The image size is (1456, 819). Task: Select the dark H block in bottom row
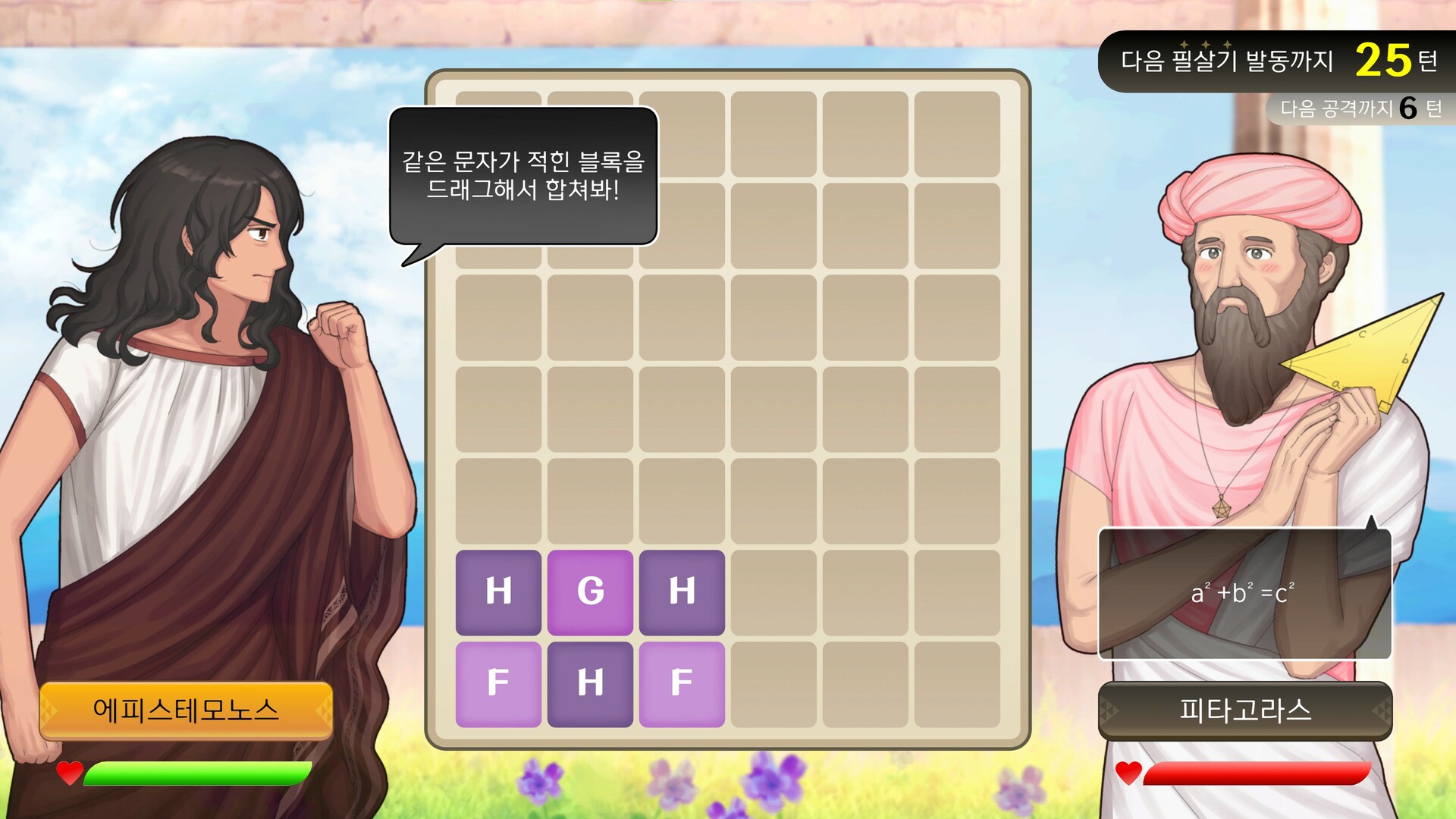(x=591, y=682)
